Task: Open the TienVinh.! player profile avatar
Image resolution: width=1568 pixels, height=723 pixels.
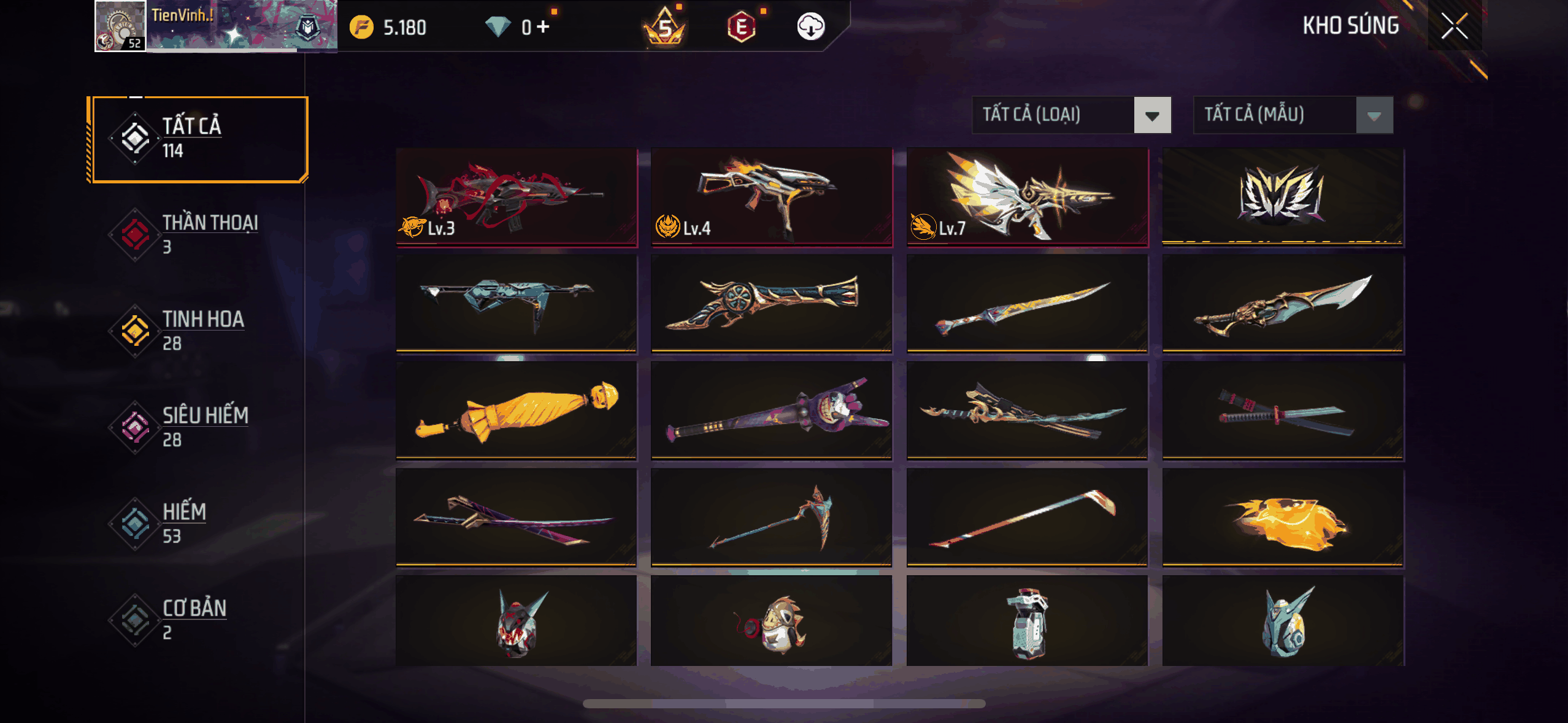Action: pos(120,26)
